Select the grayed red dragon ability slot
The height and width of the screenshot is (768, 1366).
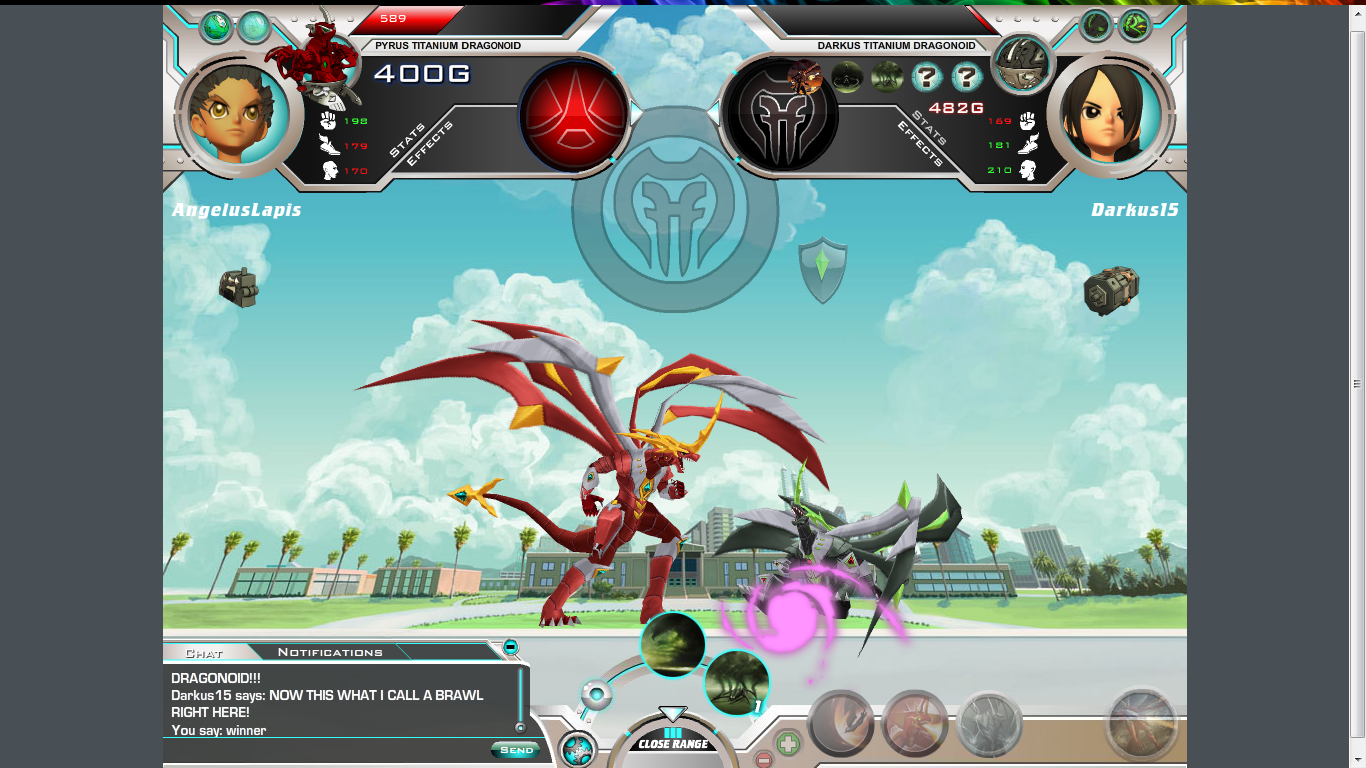click(x=914, y=724)
